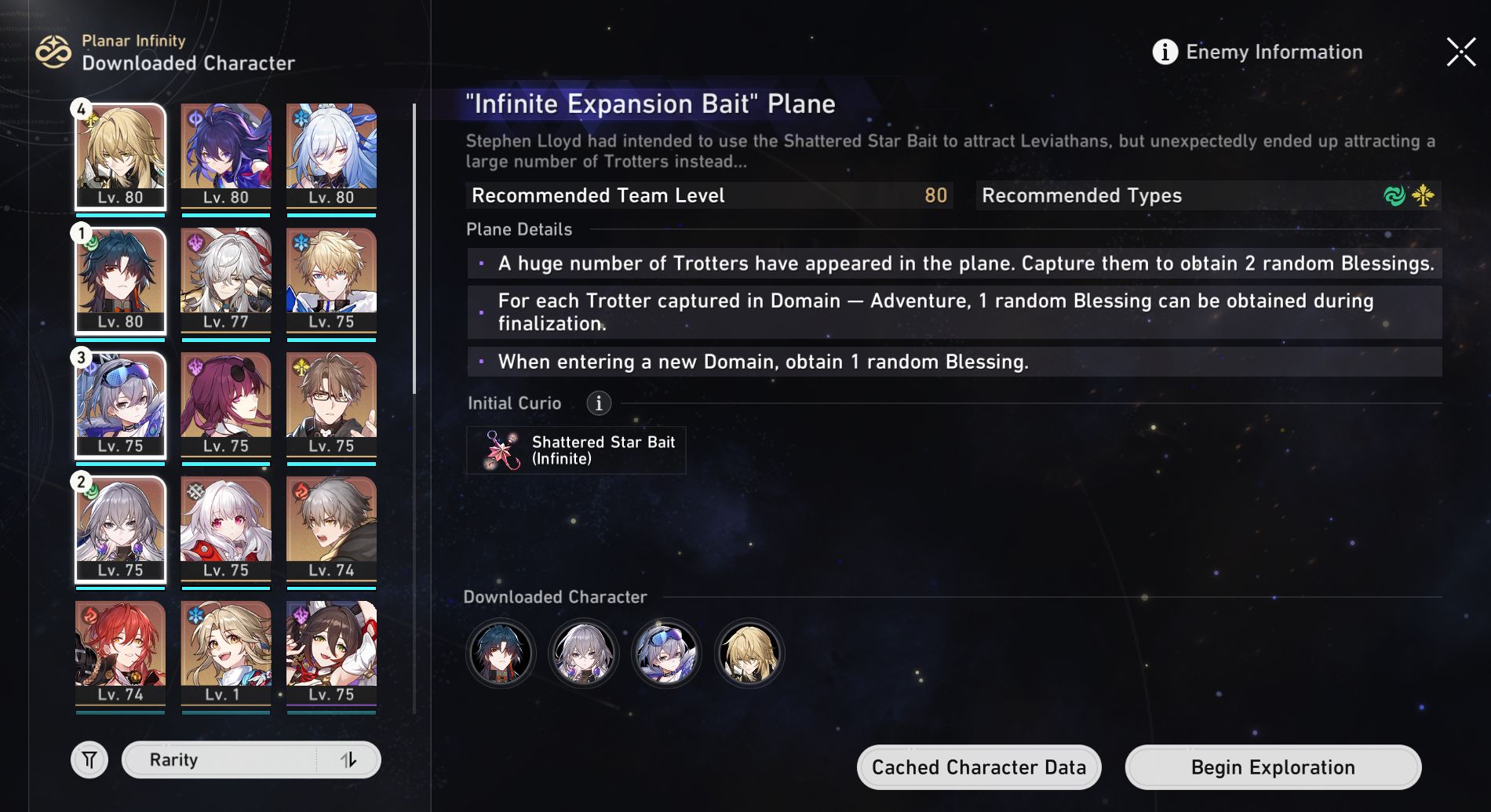Click the Enemy Information info icon

(x=1165, y=52)
